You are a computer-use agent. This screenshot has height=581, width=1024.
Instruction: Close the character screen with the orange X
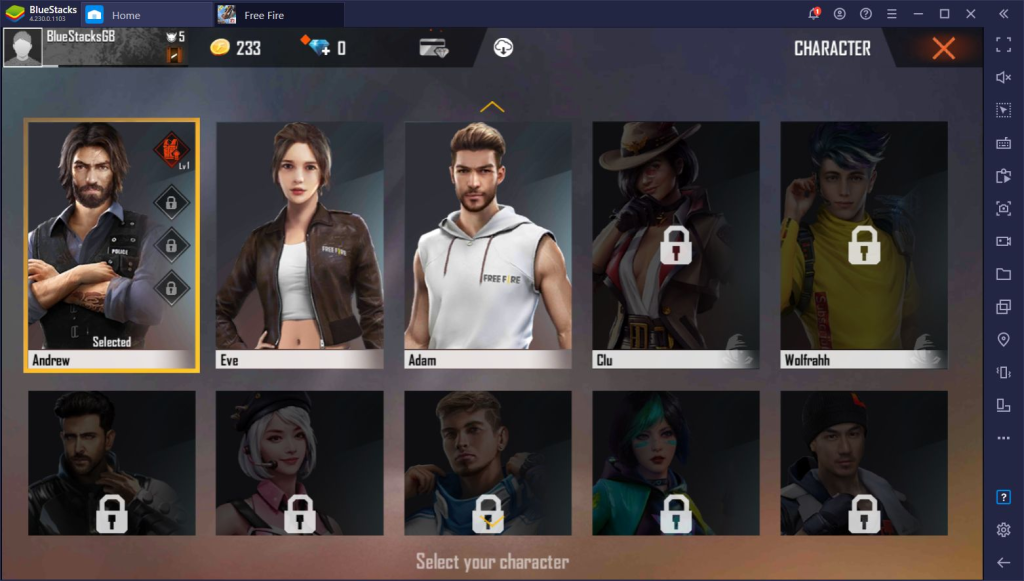(943, 48)
